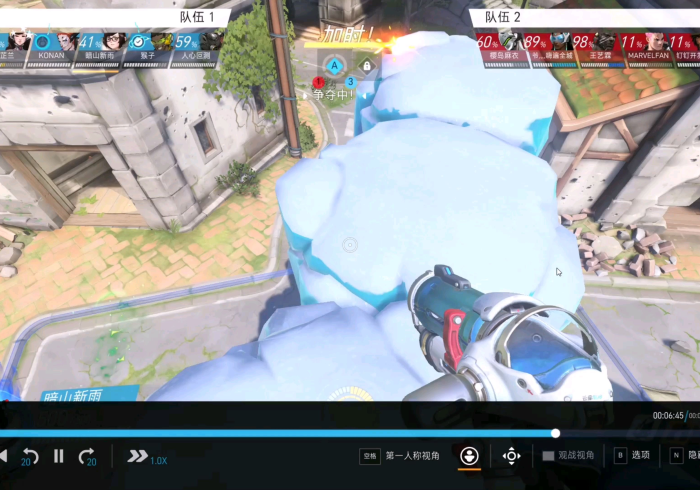This screenshot has height=490, width=700.
Task: Toggle the 观战视角 spectator view
Action: tap(568, 456)
